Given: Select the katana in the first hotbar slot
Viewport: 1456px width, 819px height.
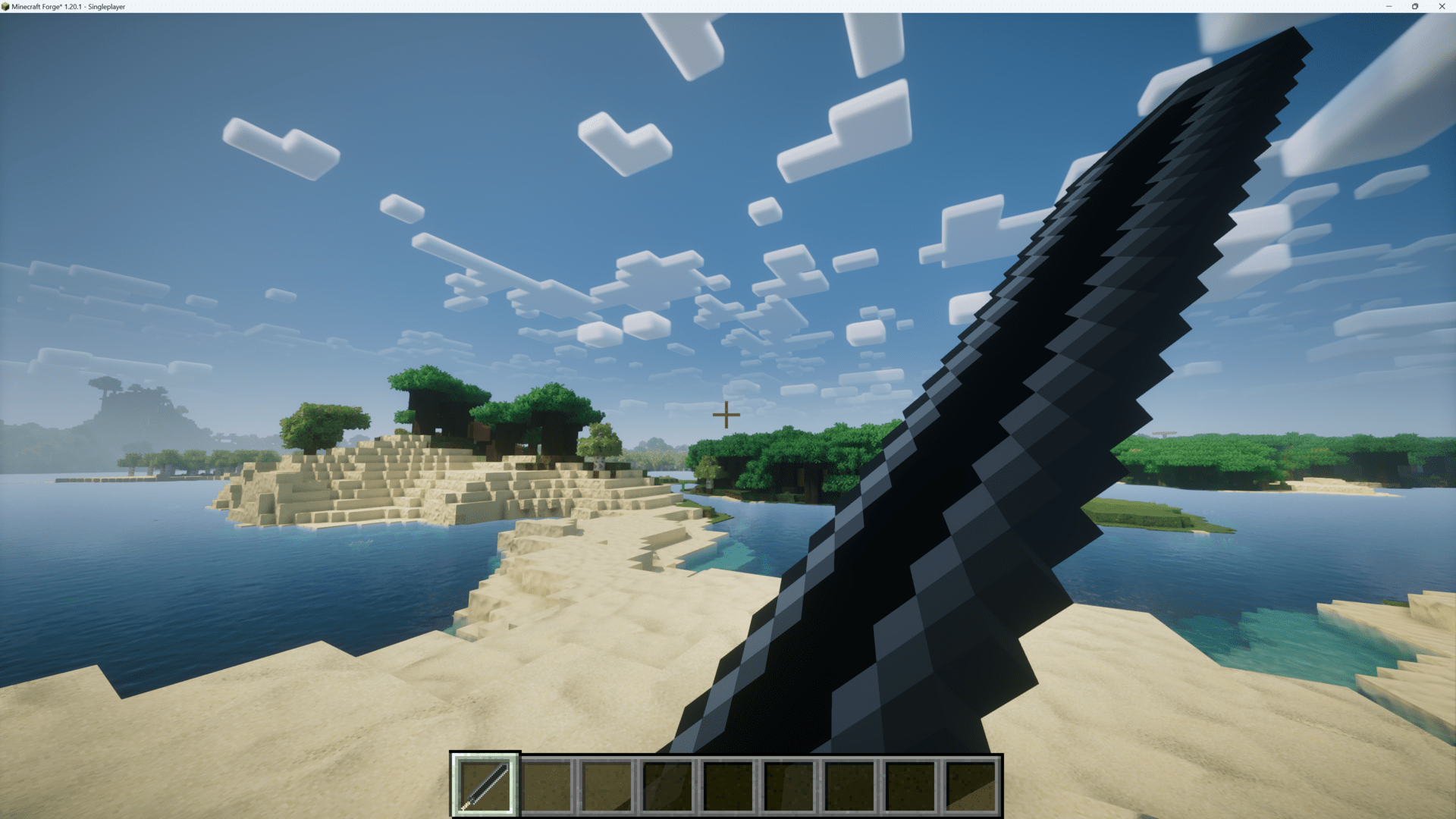Looking at the screenshot, I should 485,785.
